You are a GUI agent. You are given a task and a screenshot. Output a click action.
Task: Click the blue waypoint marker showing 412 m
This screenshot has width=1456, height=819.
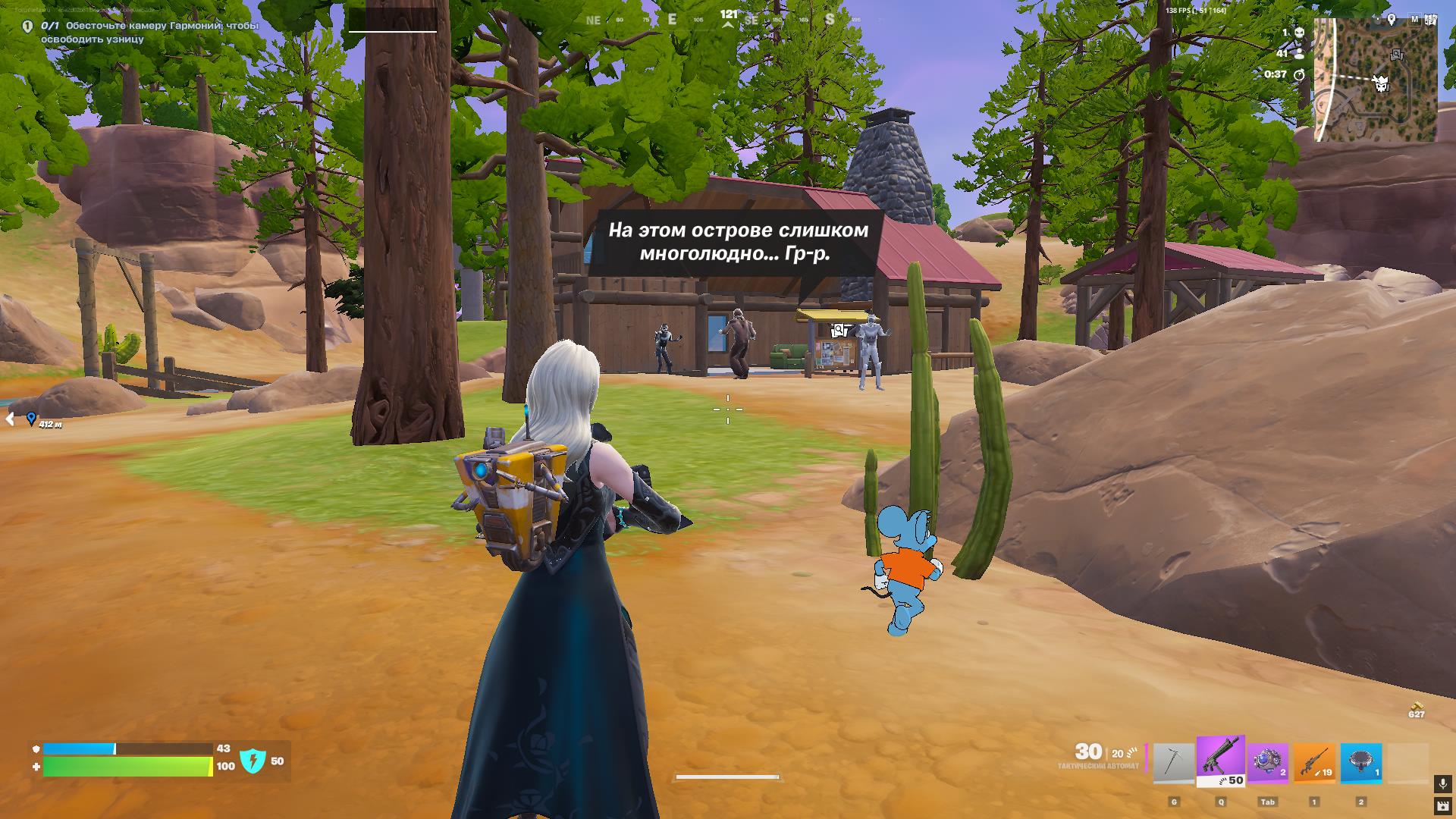pos(31,419)
